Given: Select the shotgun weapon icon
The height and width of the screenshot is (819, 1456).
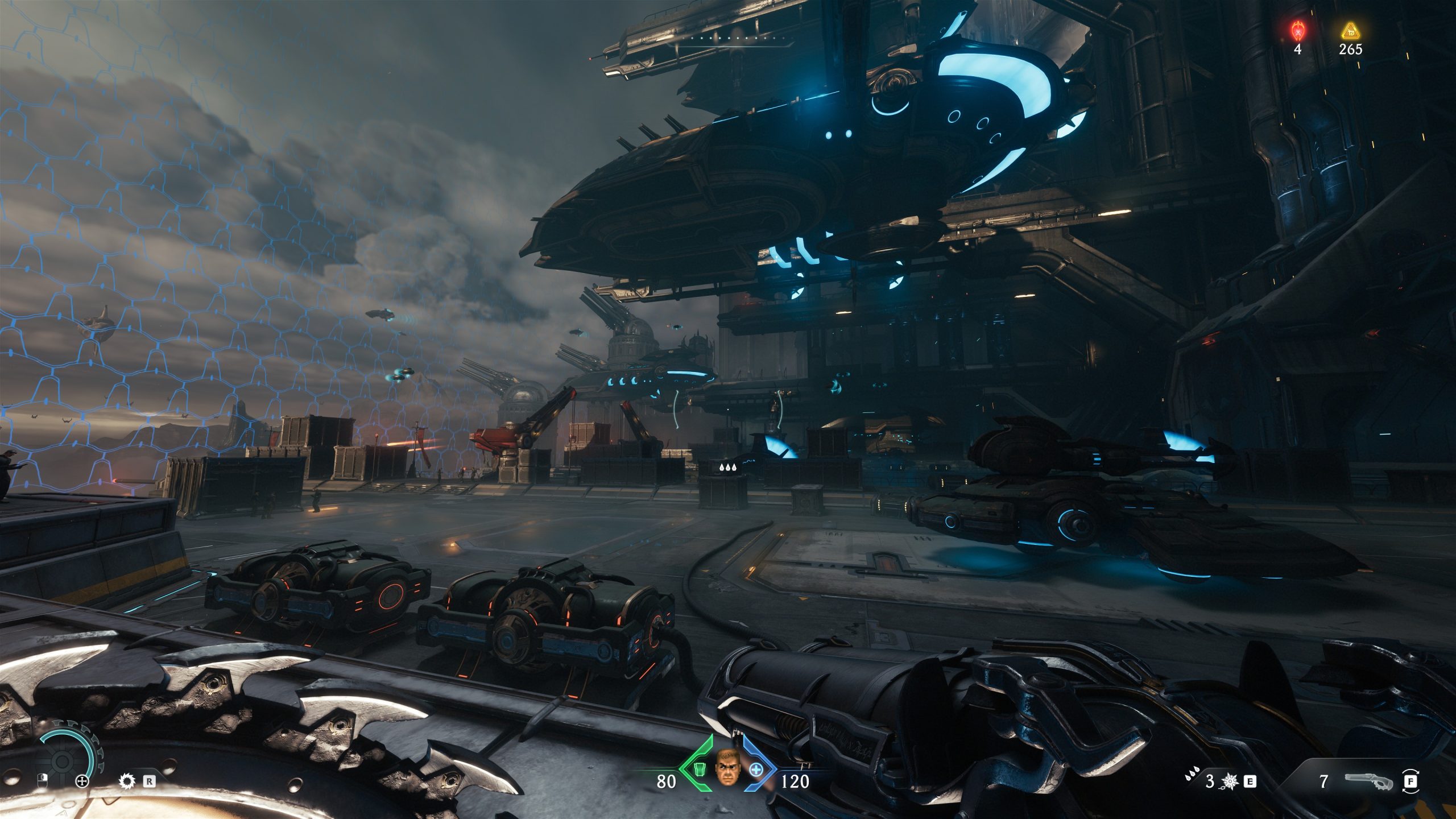Looking at the screenshot, I should 1369,781.
